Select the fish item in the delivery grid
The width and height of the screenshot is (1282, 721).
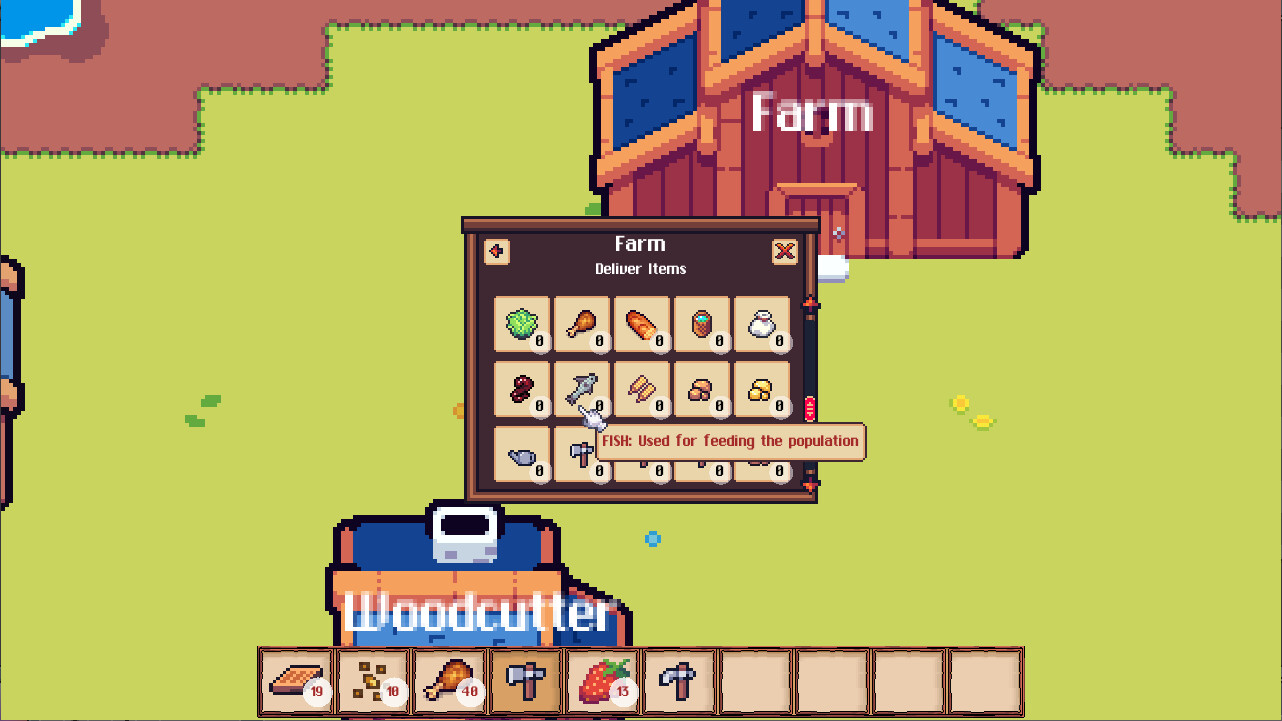582,390
